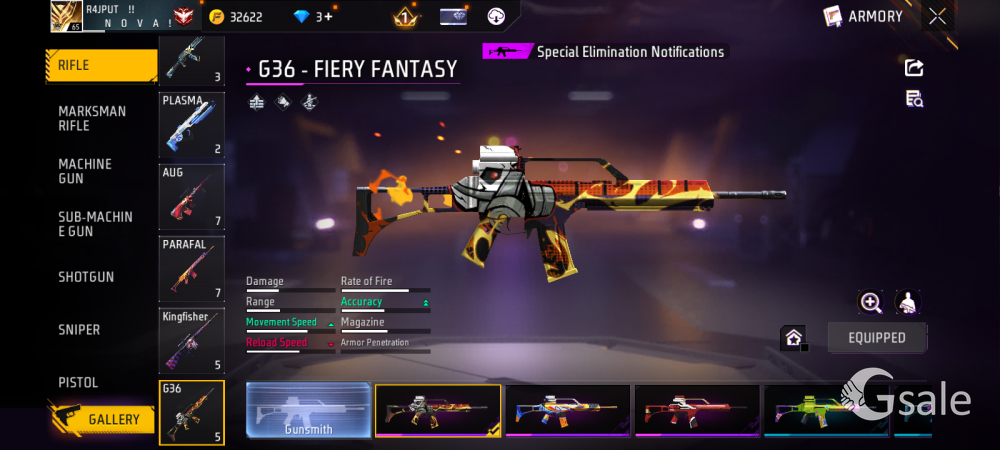
Task: Click the Equipped button
Action: [x=876, y=338]
